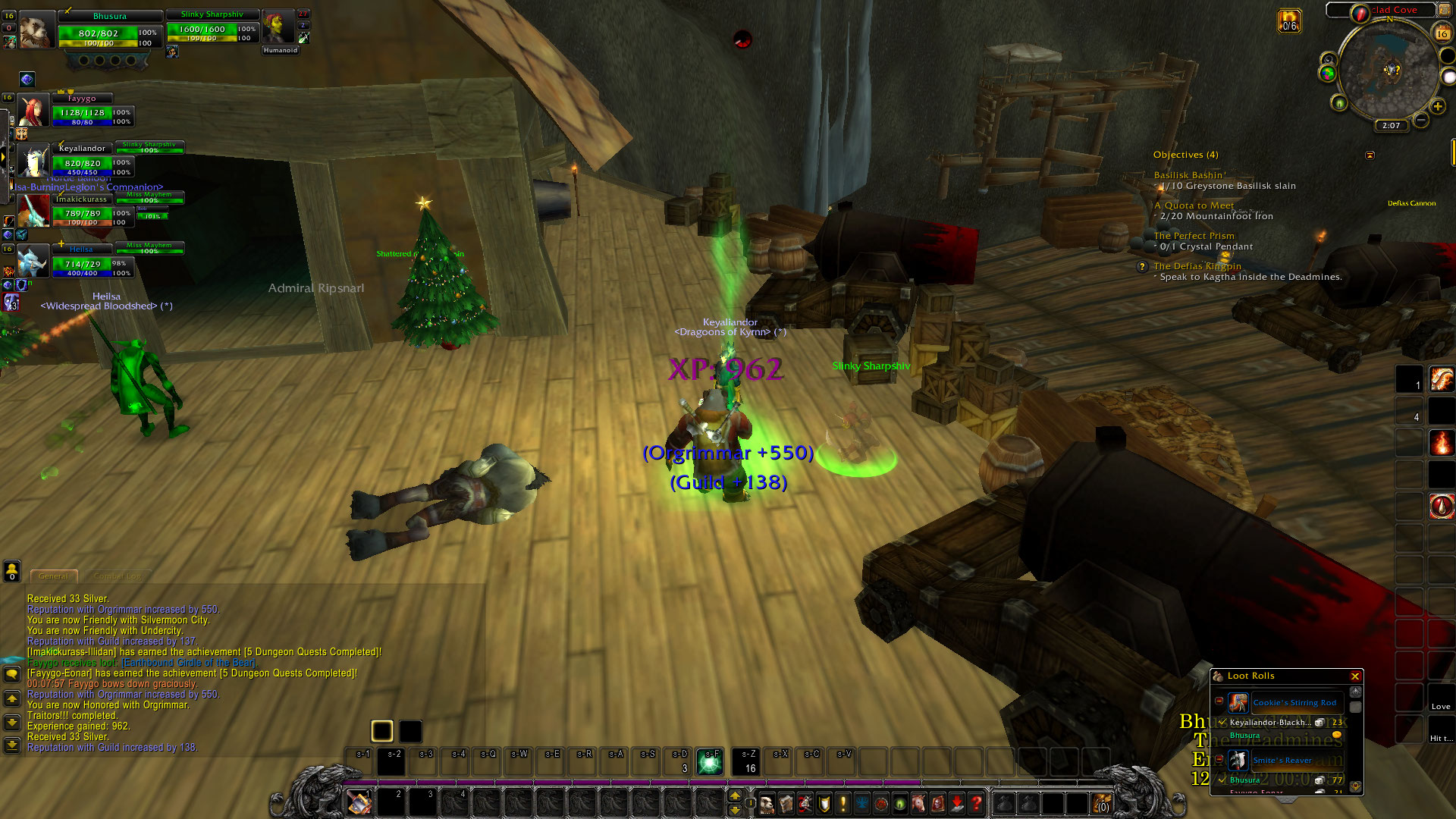
Task: Switch to the General chat tab
Action: pos(53,576)
